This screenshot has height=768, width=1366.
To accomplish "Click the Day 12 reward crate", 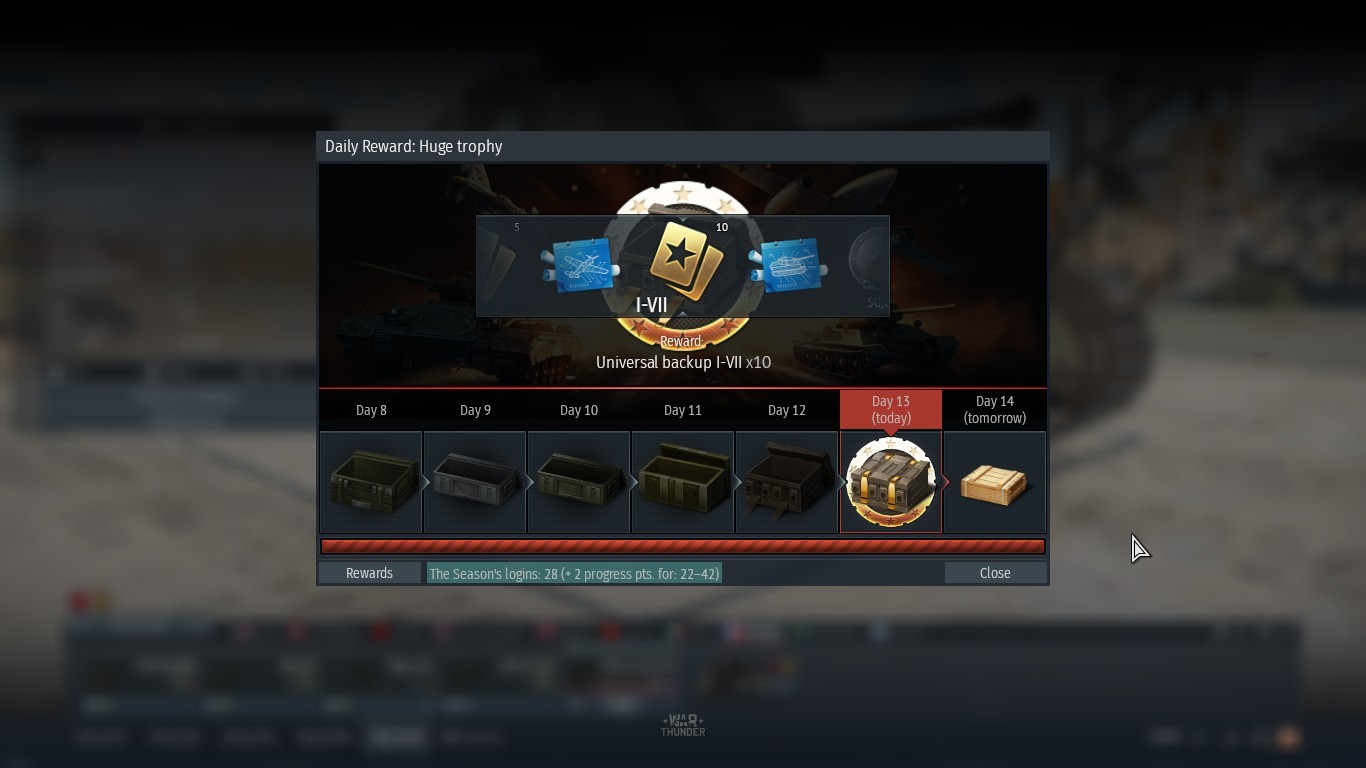I will (x=787, y=483).
